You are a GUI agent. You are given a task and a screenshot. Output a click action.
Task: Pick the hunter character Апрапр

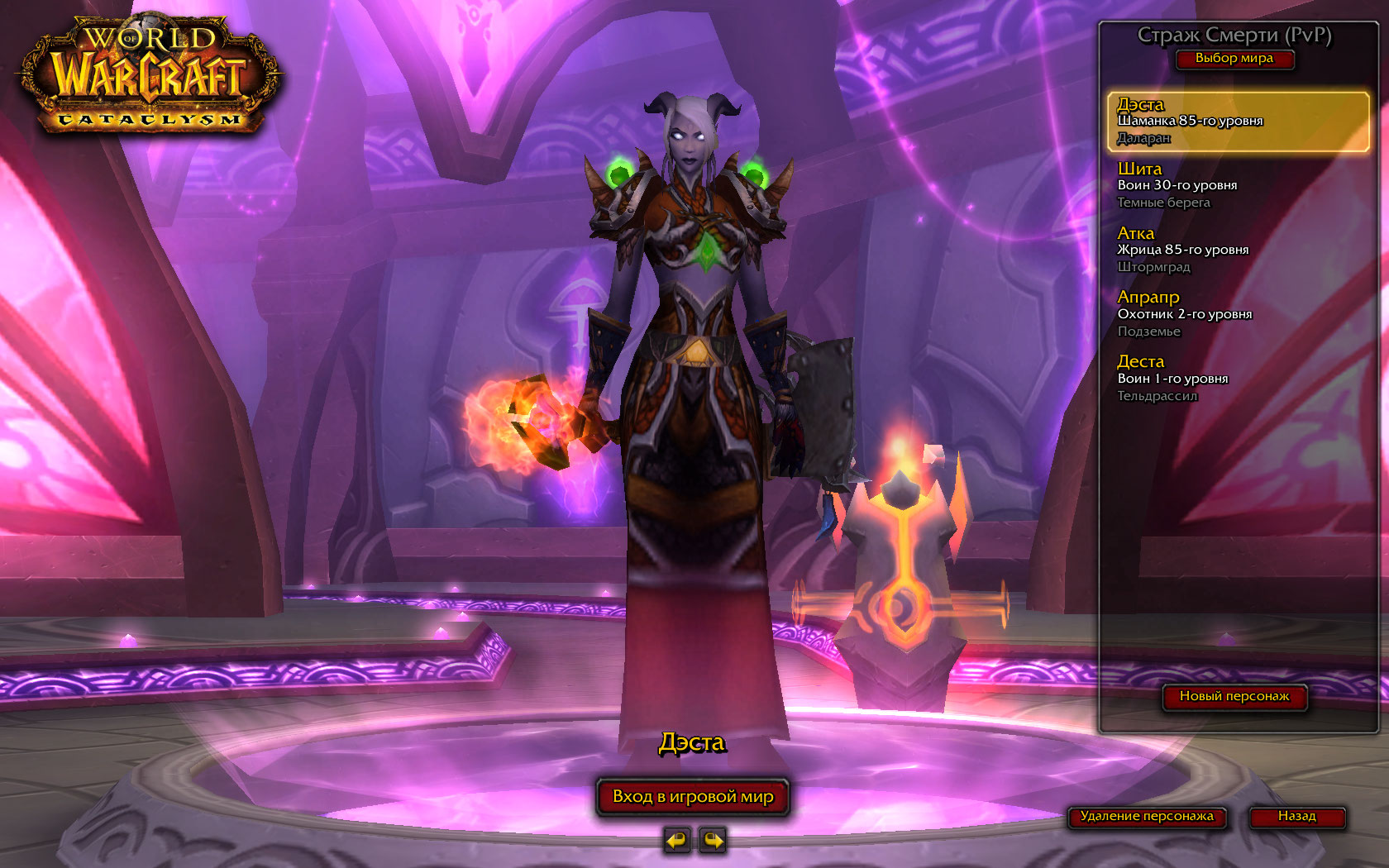[x=1238, y=314]
